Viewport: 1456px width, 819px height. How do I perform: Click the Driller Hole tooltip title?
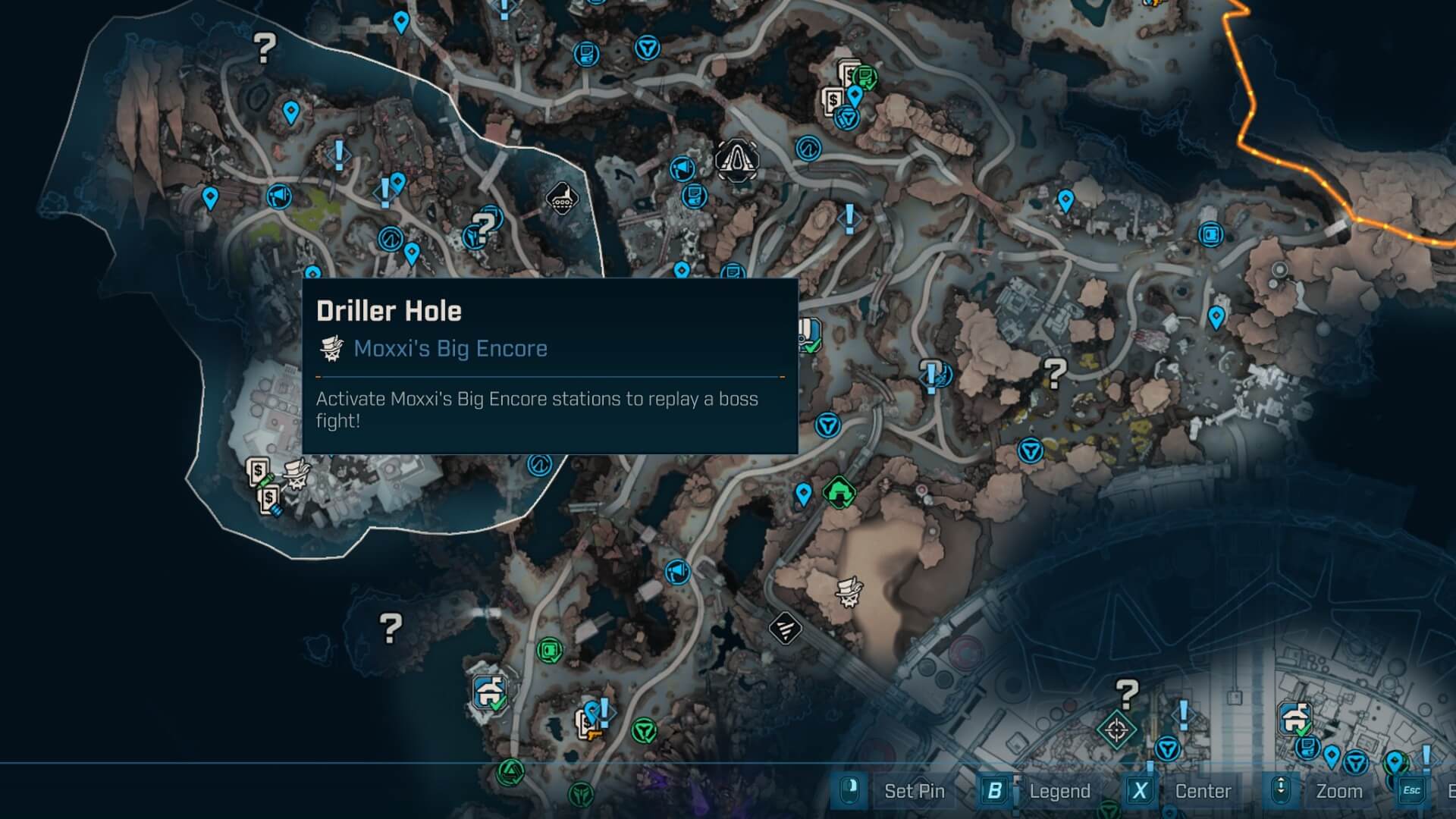click(x=389, y=309)
